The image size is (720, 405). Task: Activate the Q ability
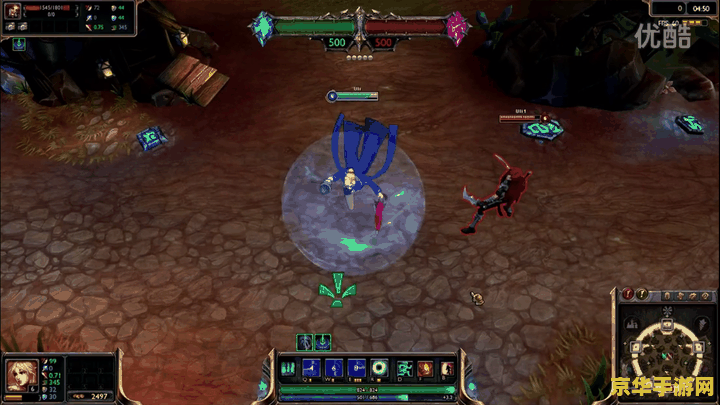point(311,367)
